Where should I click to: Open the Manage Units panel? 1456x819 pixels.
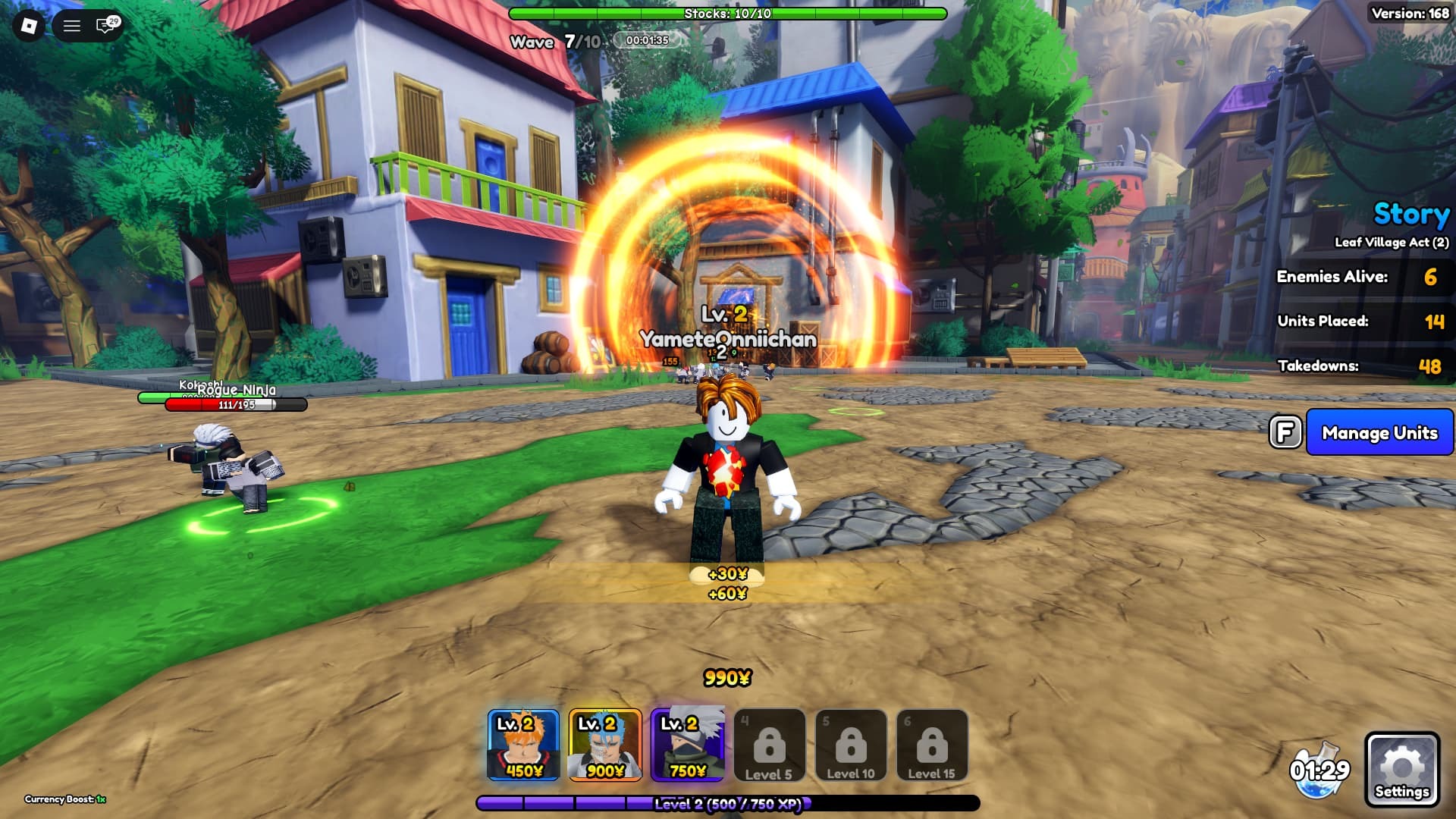point(1379,432)
